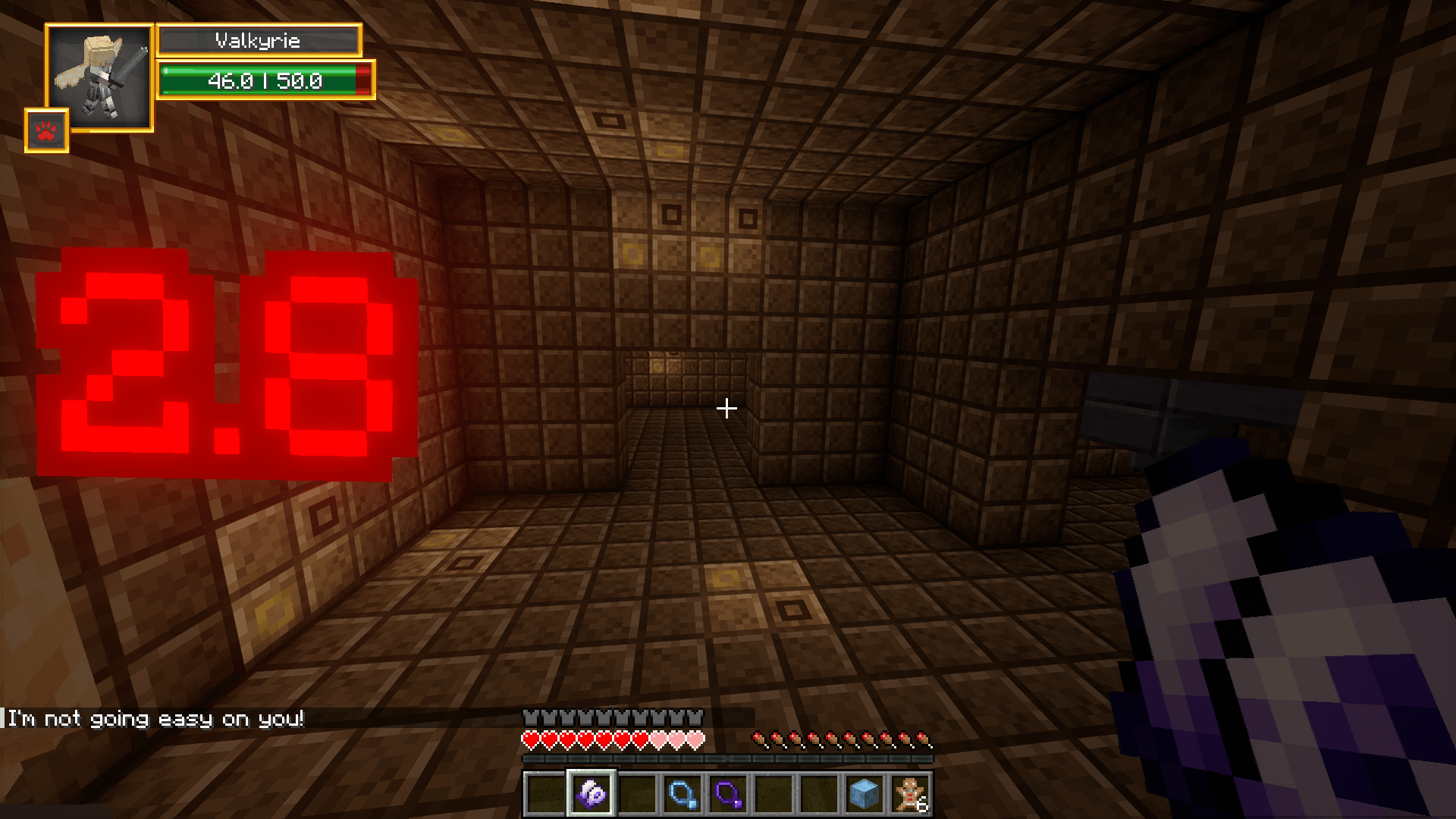1456x819 pixels.
Task: Select the Valkyrie nameplate label
Action: 258,40
